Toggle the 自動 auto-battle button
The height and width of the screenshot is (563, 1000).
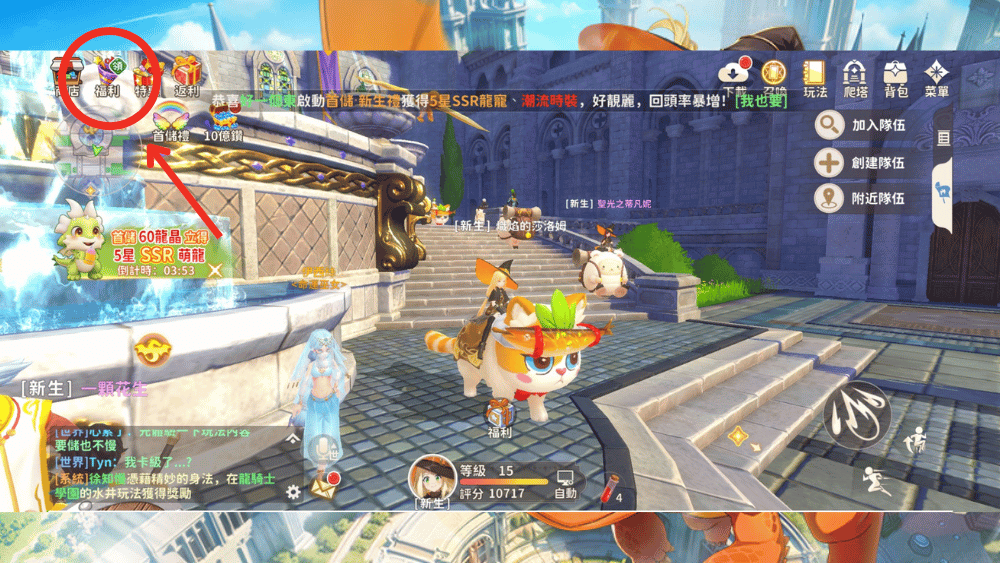coord(566,483)
